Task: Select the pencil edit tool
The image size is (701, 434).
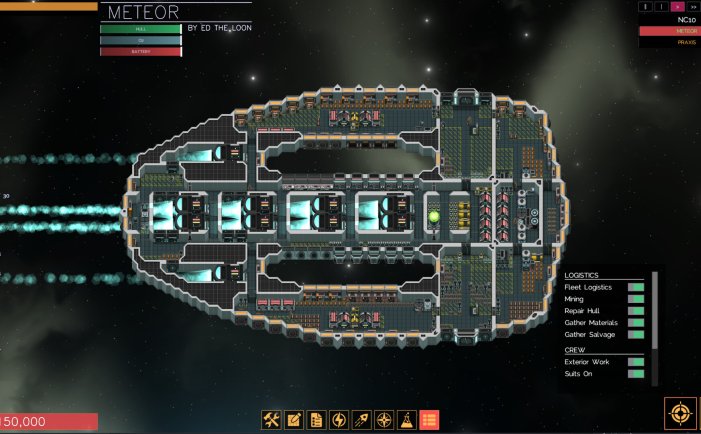Action: 294,420
